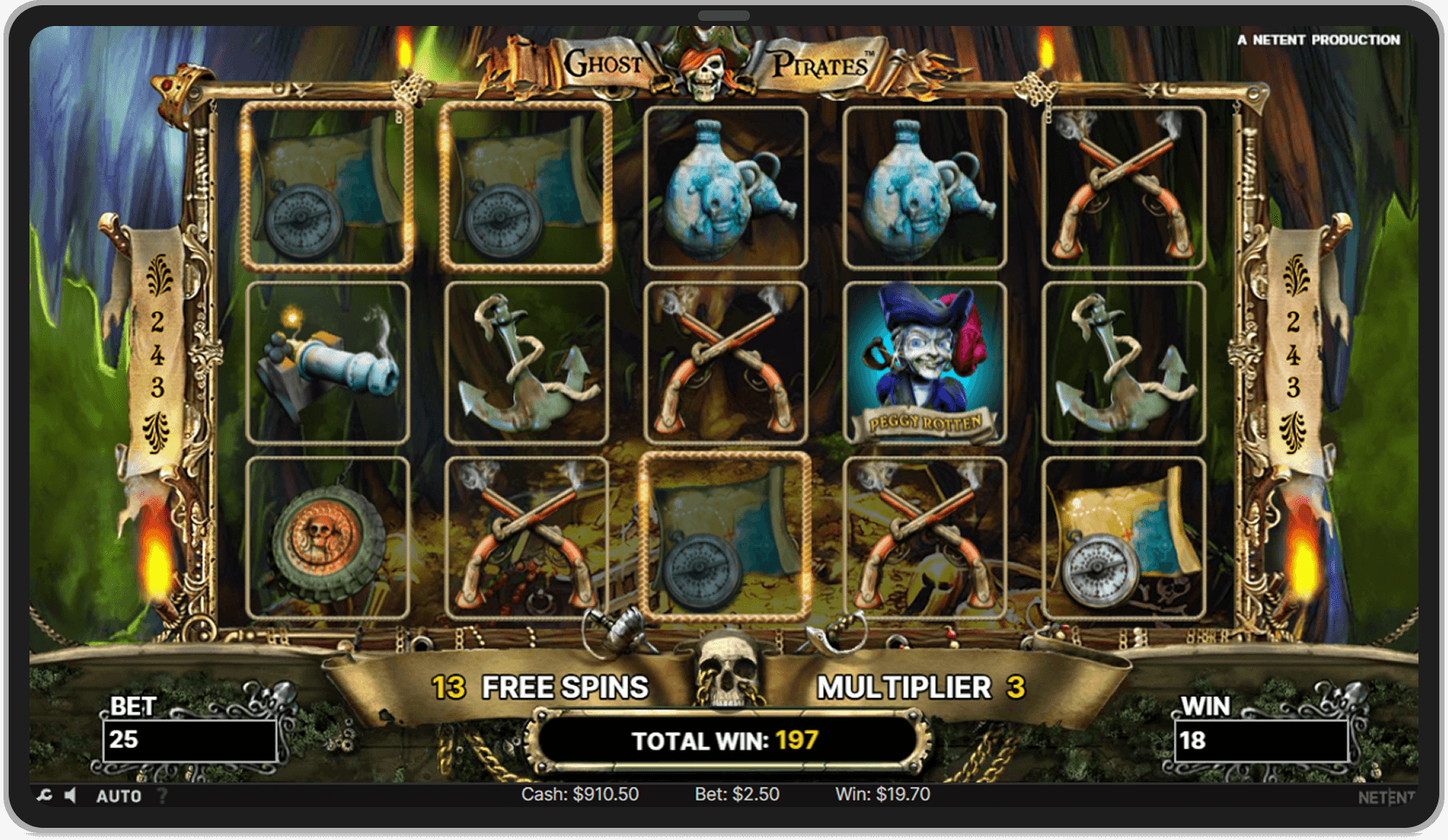1448x840 pixels.
Task: Select the Peggy Rotten character symbol
Action: click(x=925, y=360)
